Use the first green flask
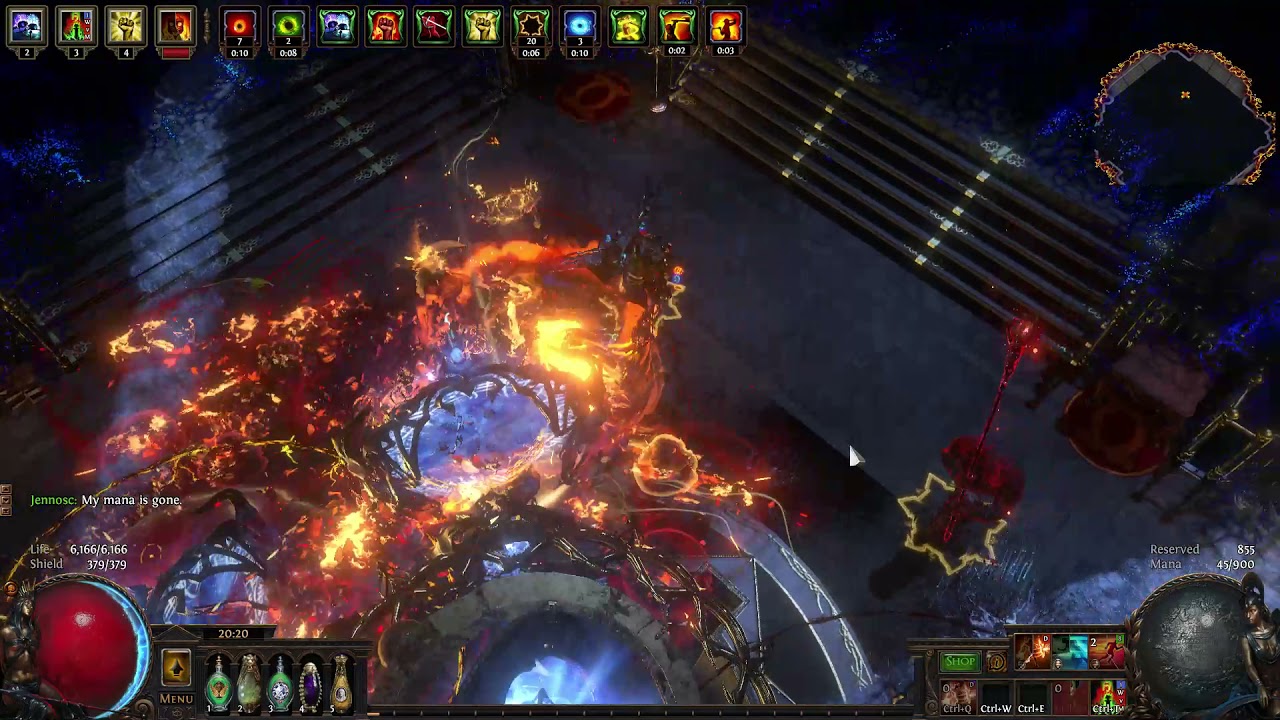 218,684
